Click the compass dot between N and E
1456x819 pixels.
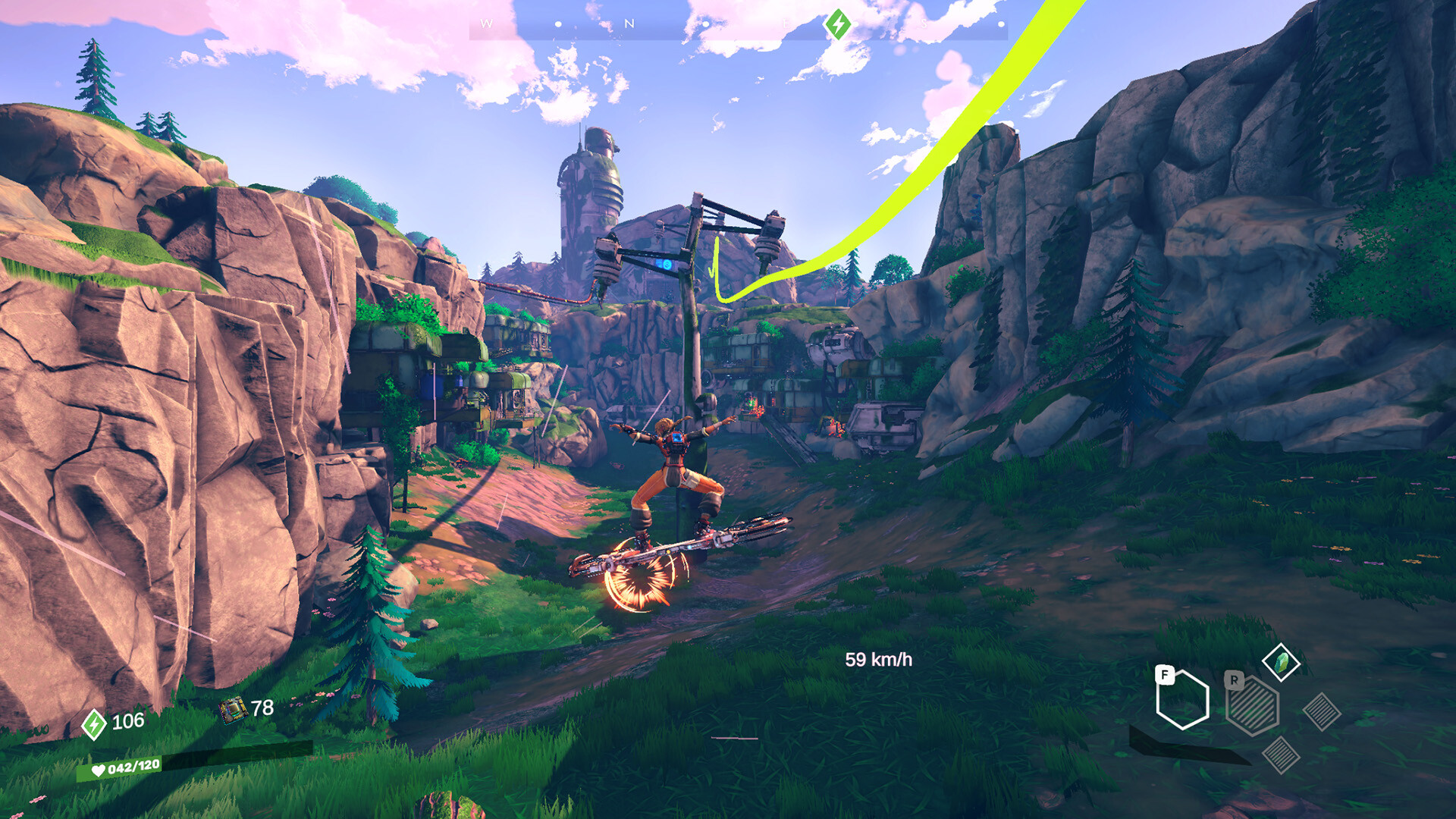707,23
